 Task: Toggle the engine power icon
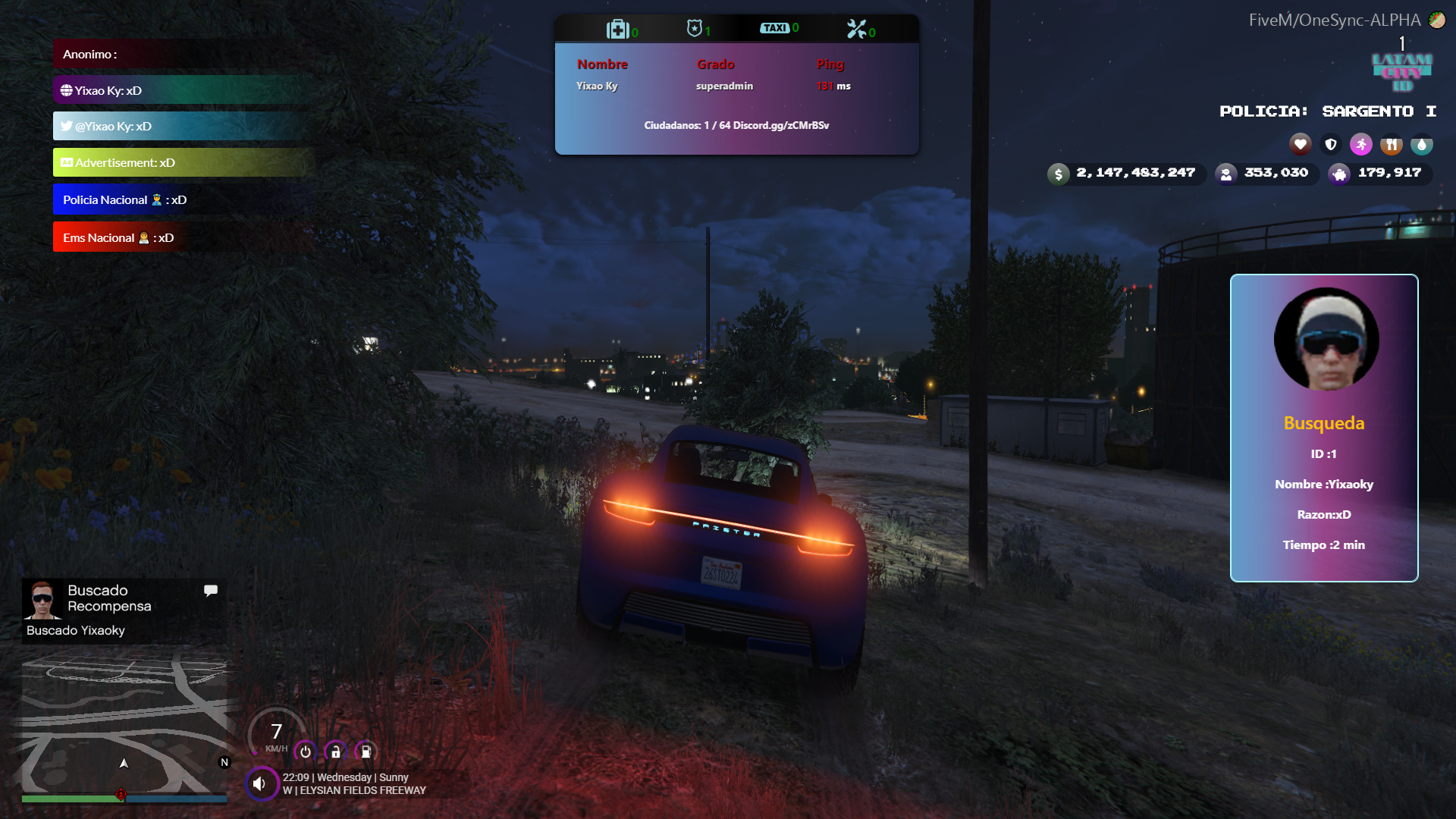click(x=306, y=752)
